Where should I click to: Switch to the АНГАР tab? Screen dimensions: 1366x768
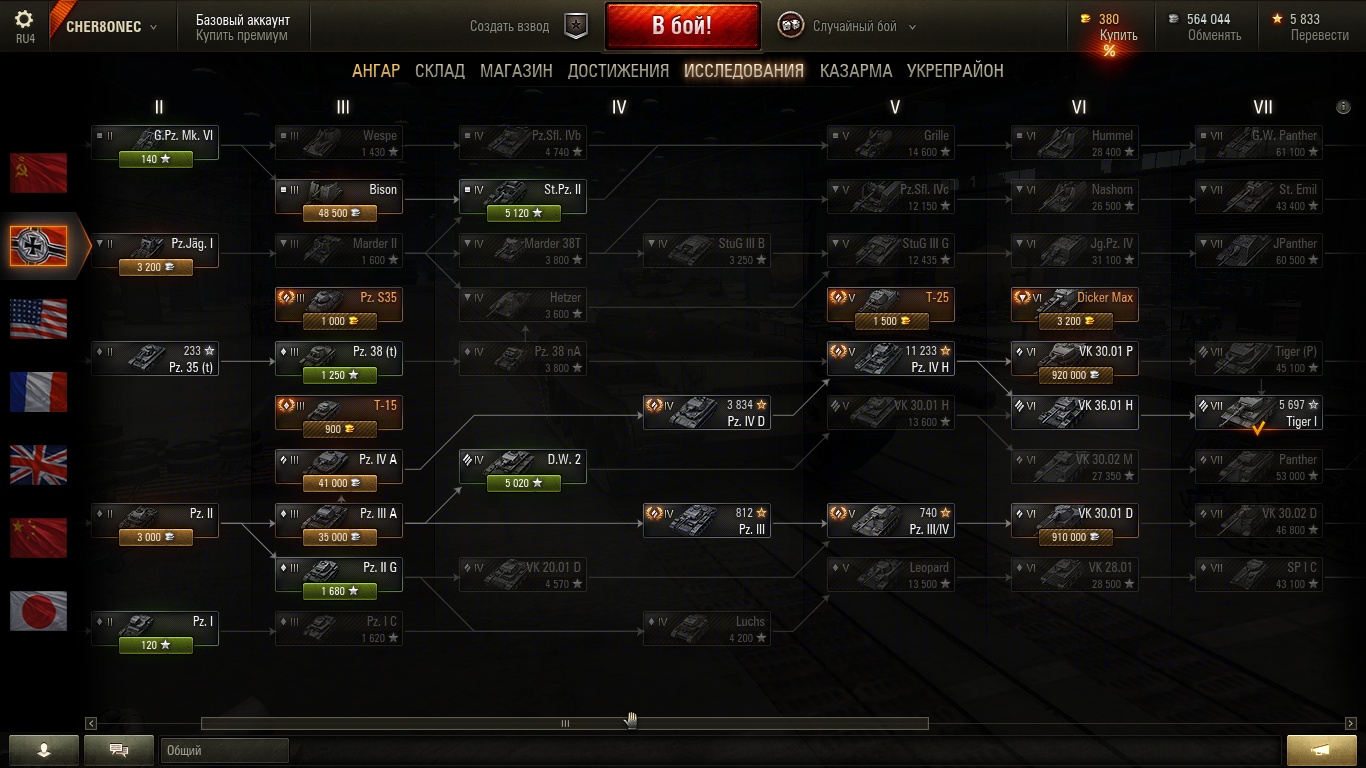point(375,71)
